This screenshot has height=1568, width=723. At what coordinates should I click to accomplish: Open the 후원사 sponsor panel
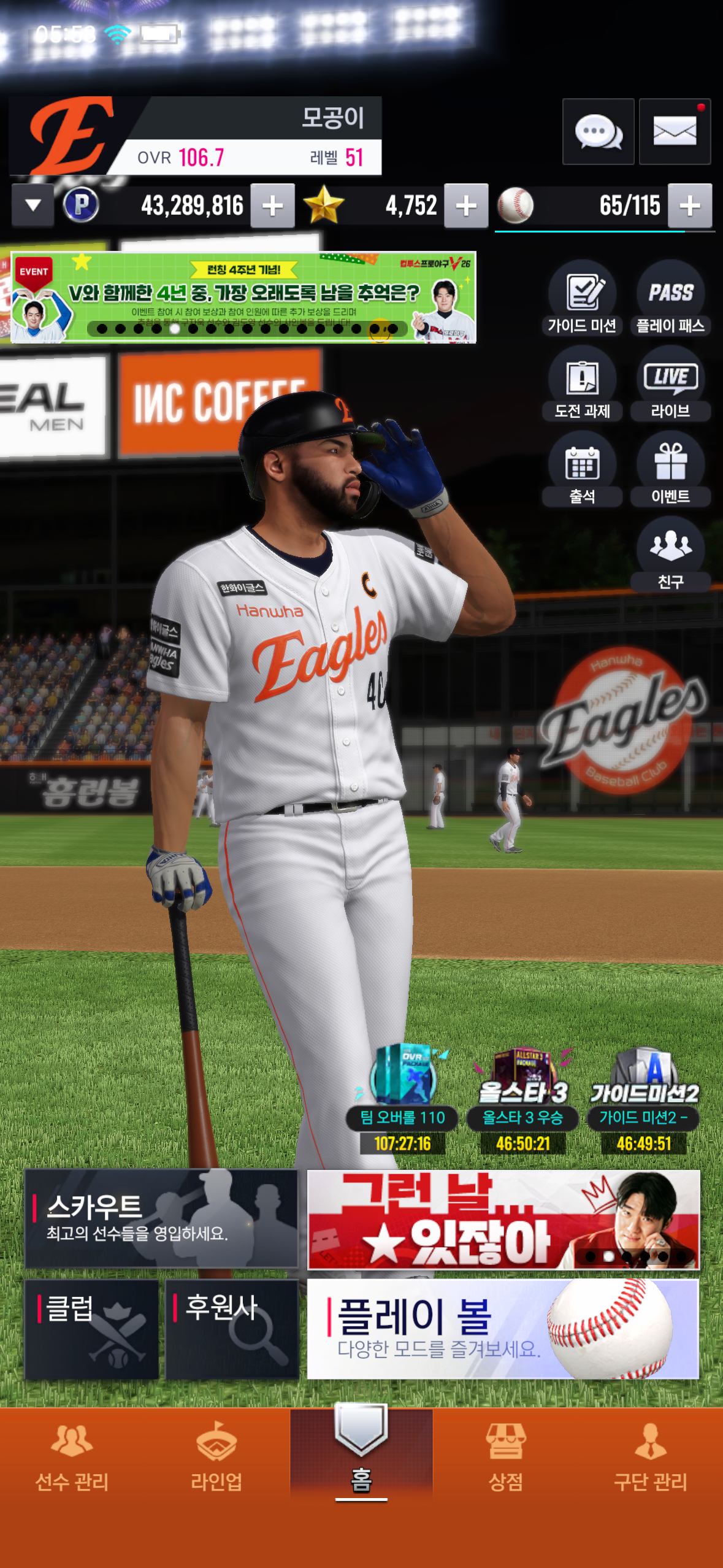click(232, 1329)
